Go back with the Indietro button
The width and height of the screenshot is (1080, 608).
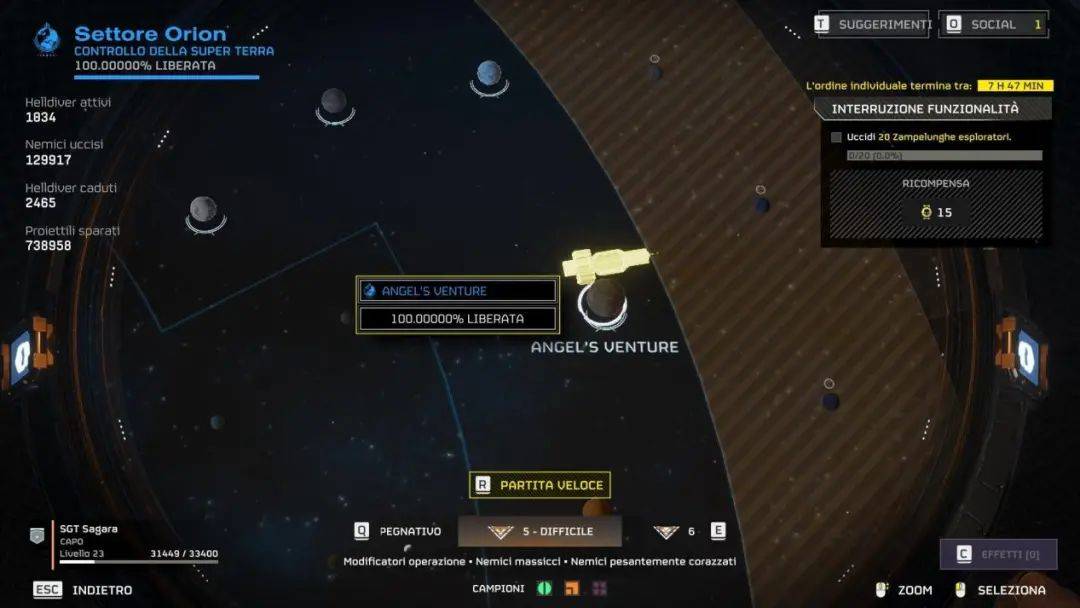tap(84, 590)
